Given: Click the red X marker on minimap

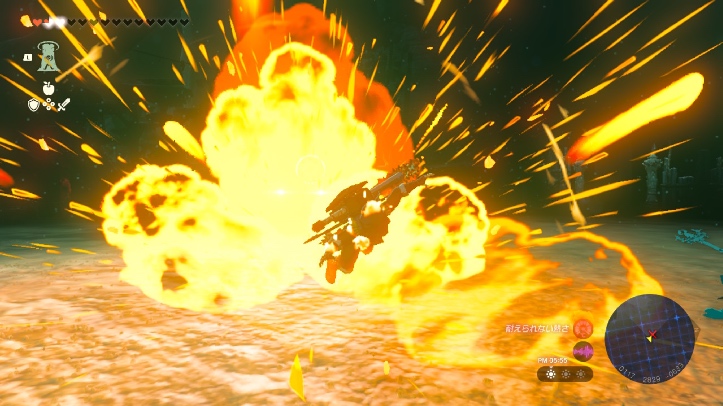Looking at the screenshot, I should (x=654, y=333).
